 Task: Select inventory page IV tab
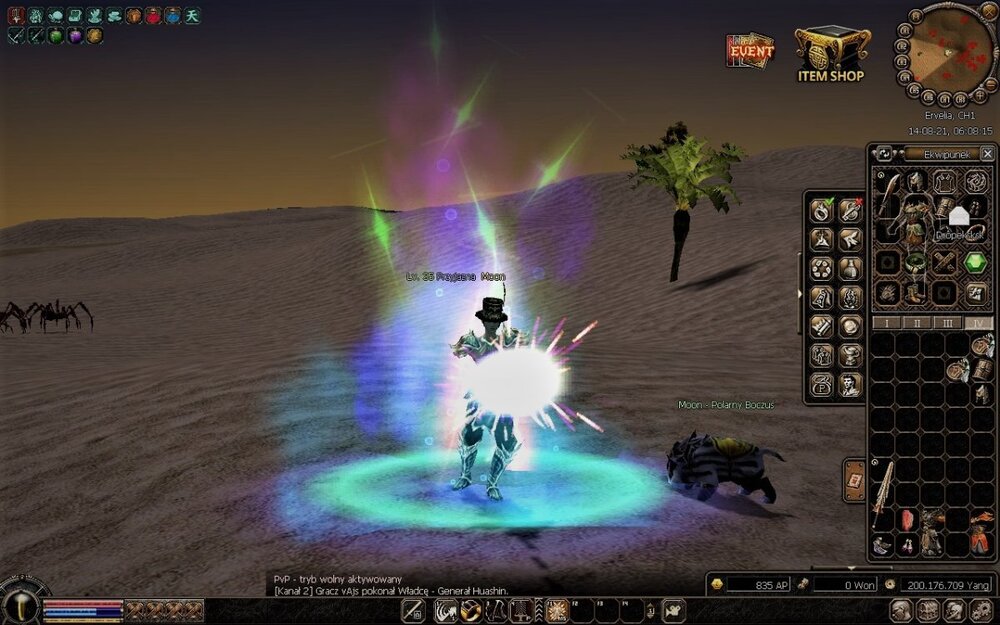979,323
